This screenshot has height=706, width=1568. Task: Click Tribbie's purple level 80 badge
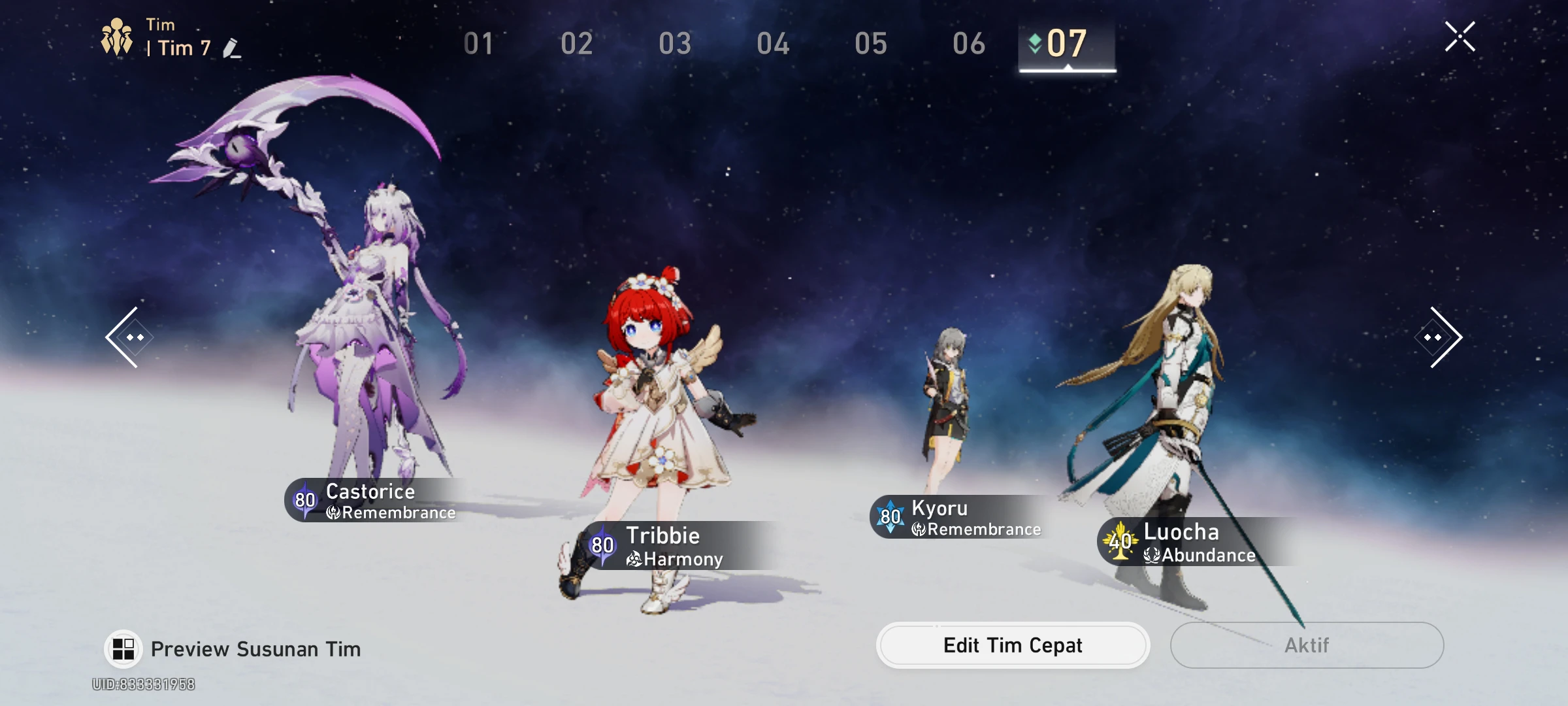(x=601, y=545)
